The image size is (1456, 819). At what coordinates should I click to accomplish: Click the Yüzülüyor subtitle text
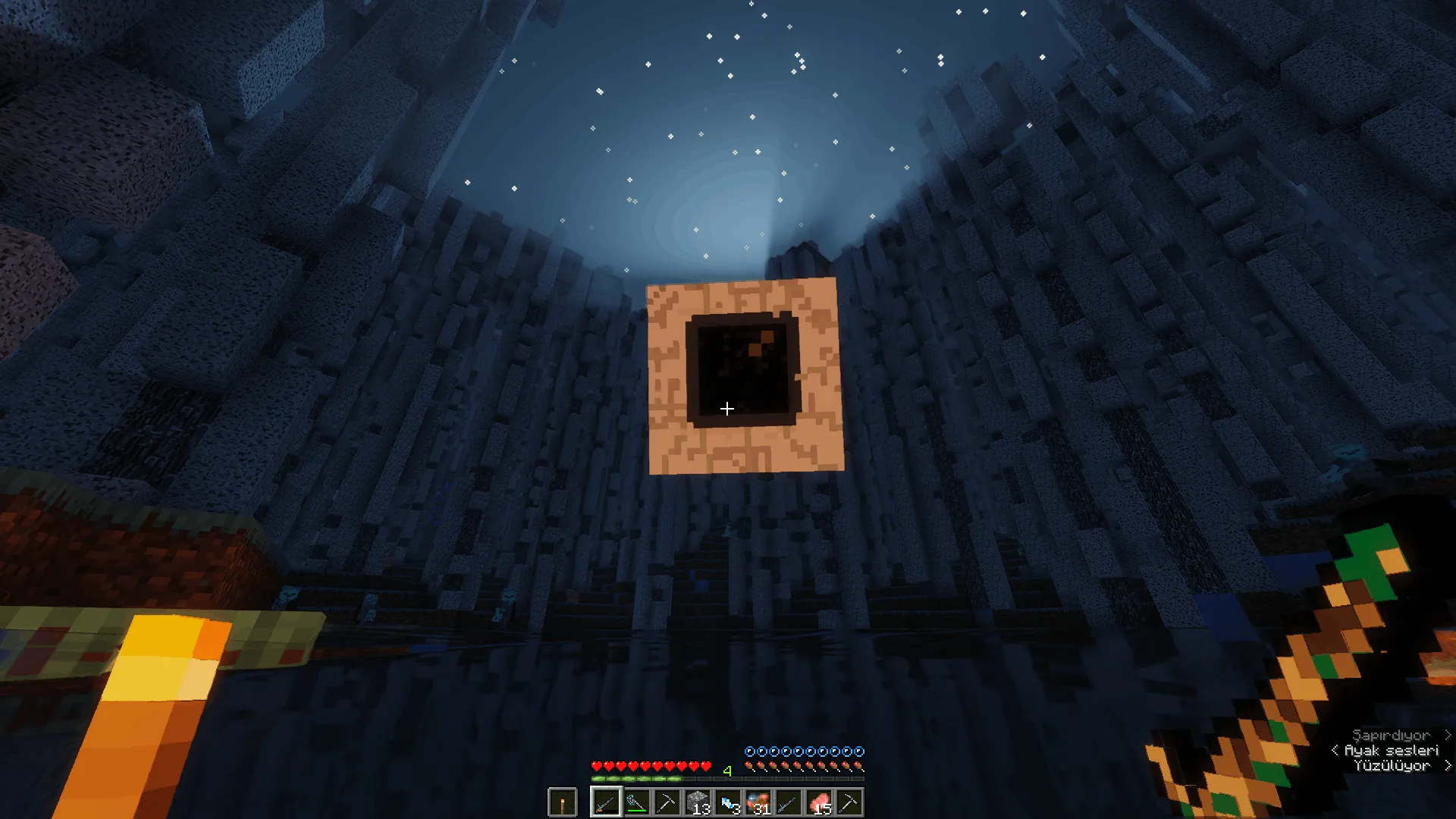coord(1394,766)
